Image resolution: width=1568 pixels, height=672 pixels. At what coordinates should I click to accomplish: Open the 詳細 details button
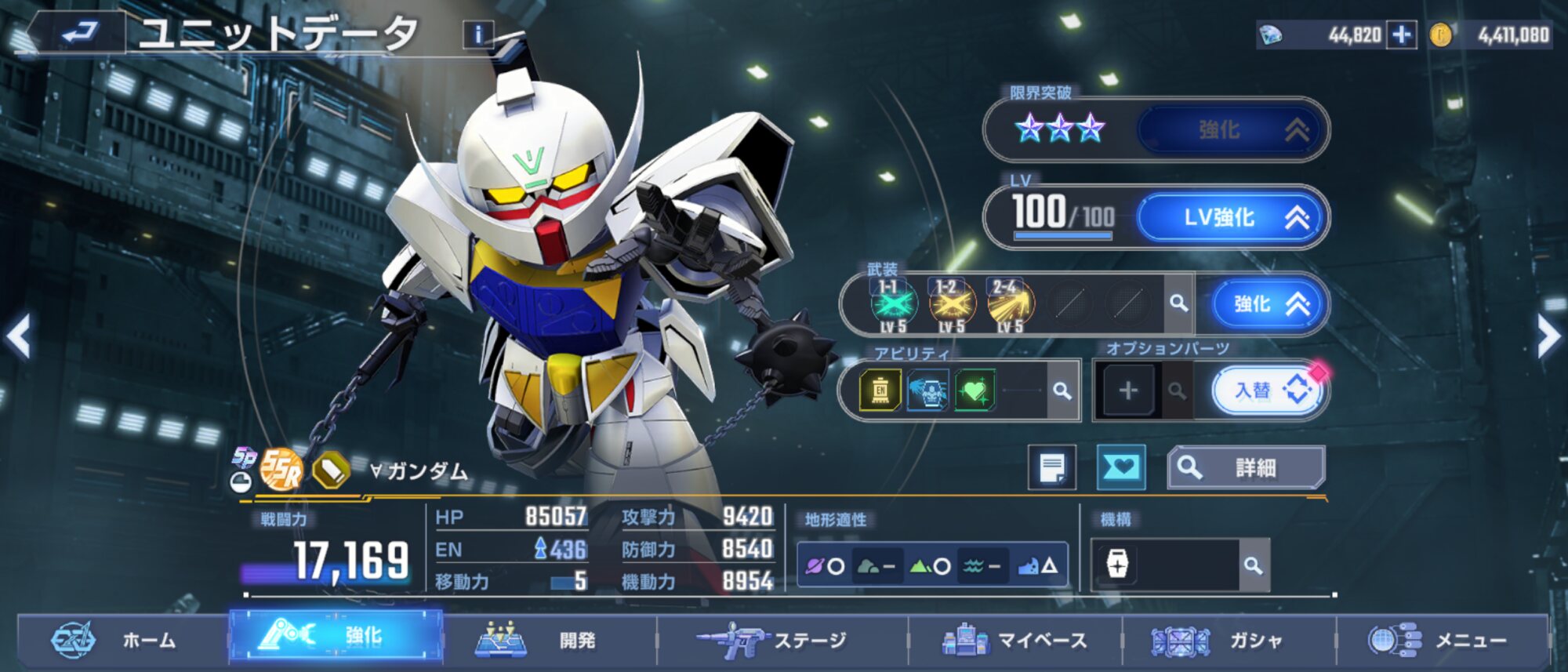pyautogui.click(x=1246, y=468)
